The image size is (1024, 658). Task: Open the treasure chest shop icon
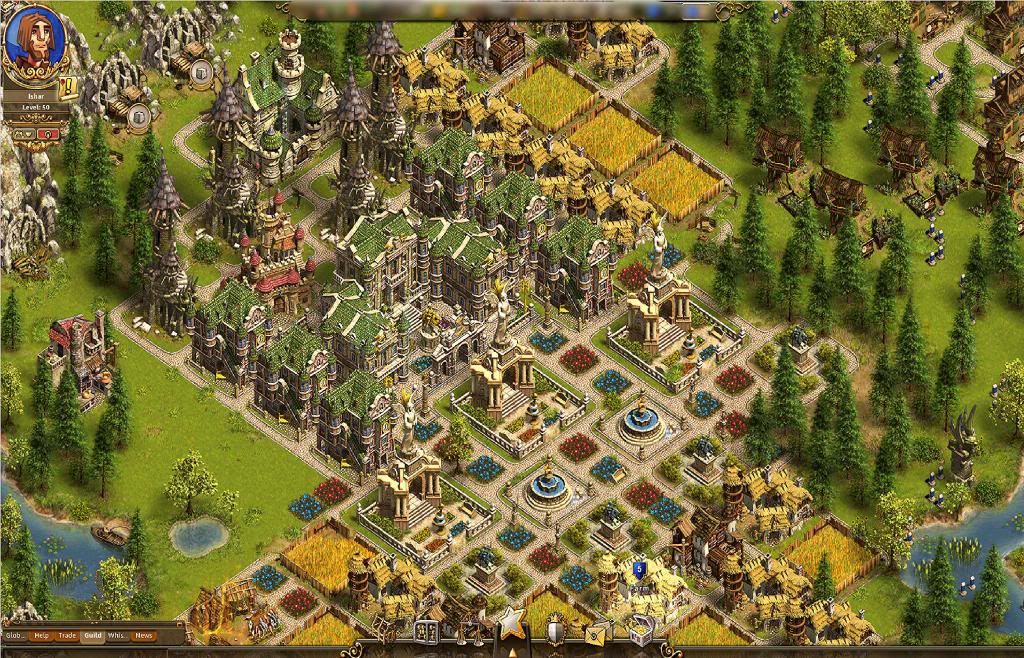pyautogui.click(x=640, y=631)
